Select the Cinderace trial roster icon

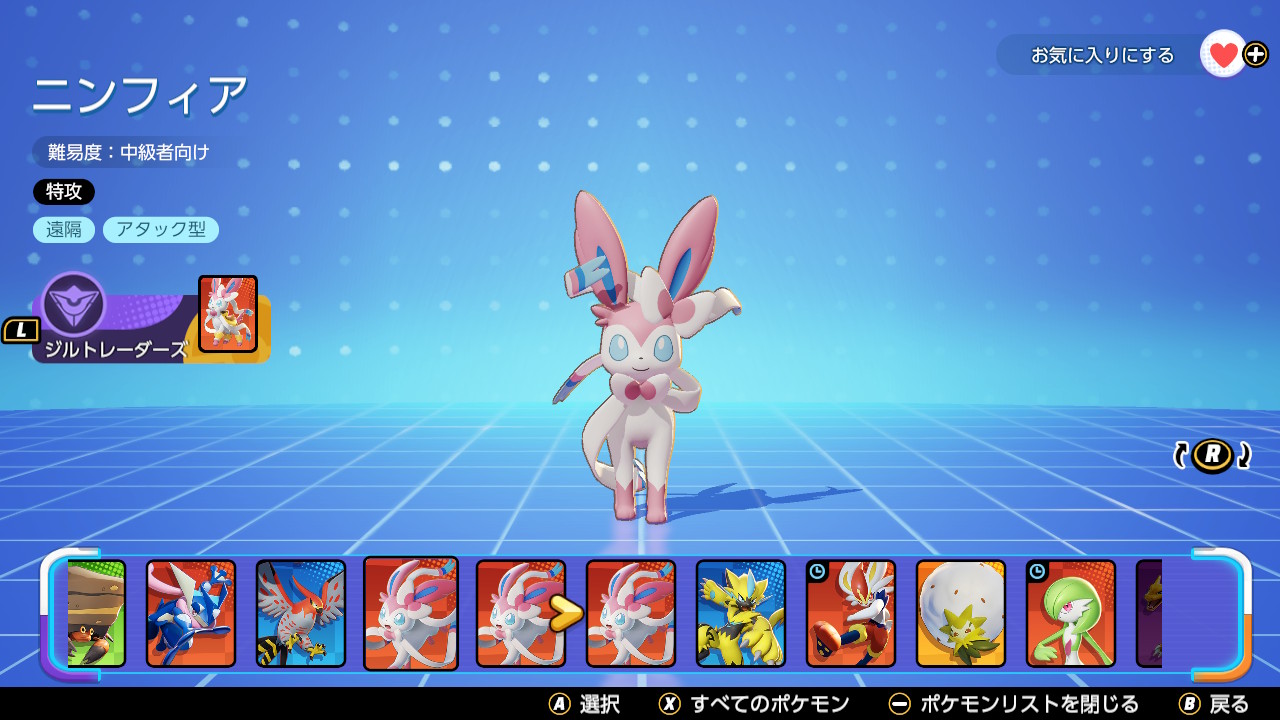848,613
